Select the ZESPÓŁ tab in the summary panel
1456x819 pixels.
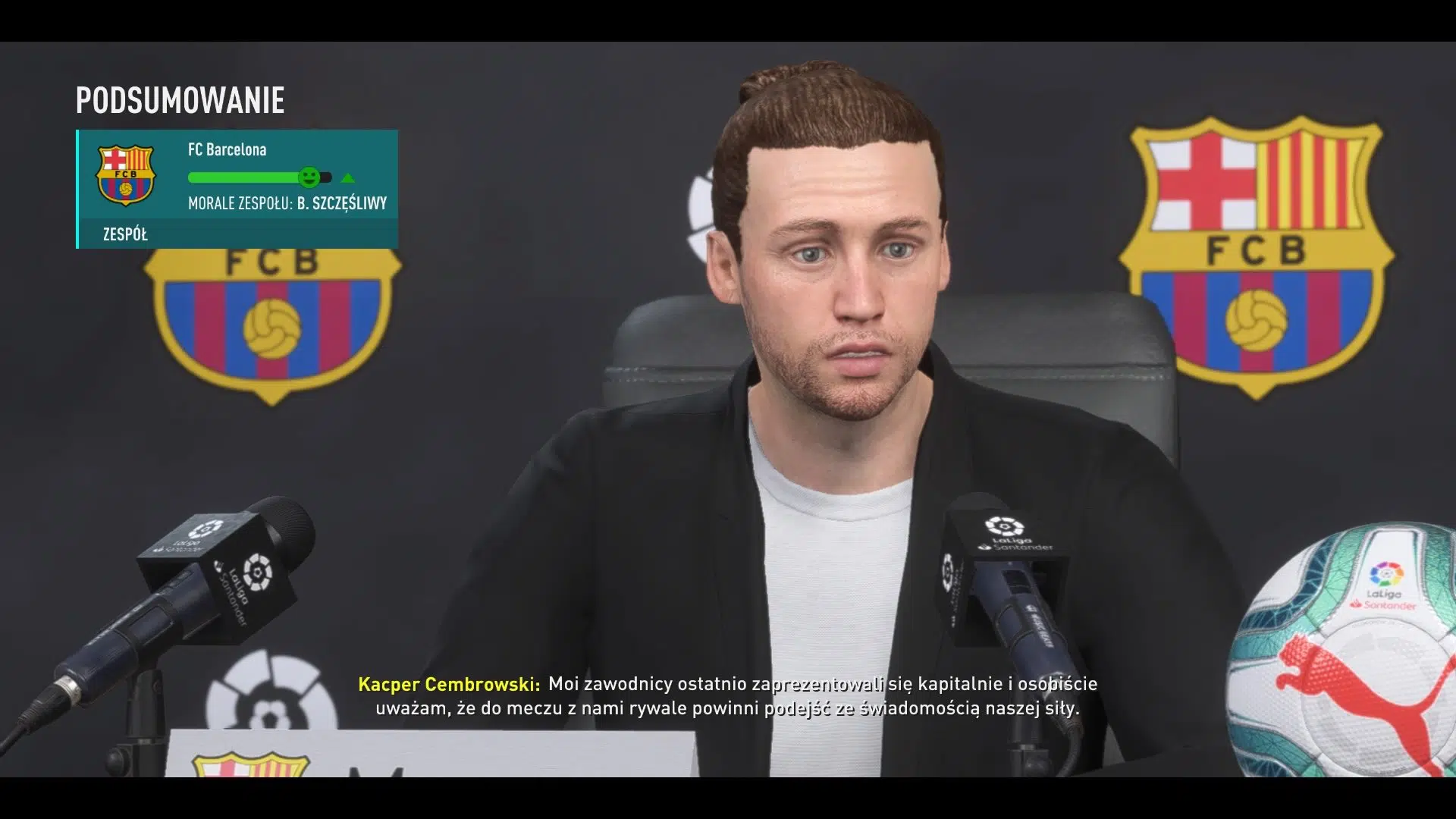tap(125, 234)
